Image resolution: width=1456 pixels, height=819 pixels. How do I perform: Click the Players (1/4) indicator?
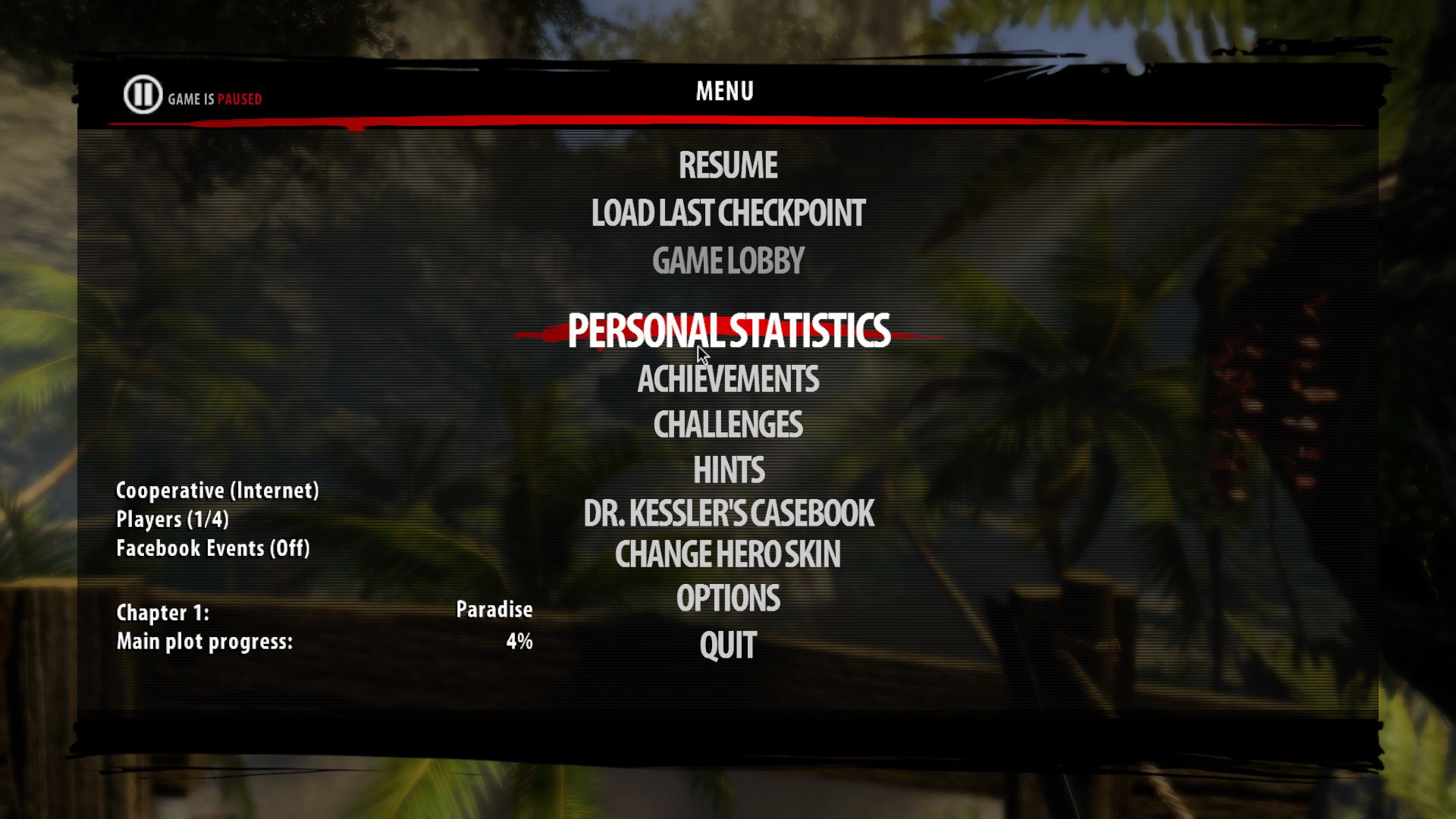click(x=174, y=519)
